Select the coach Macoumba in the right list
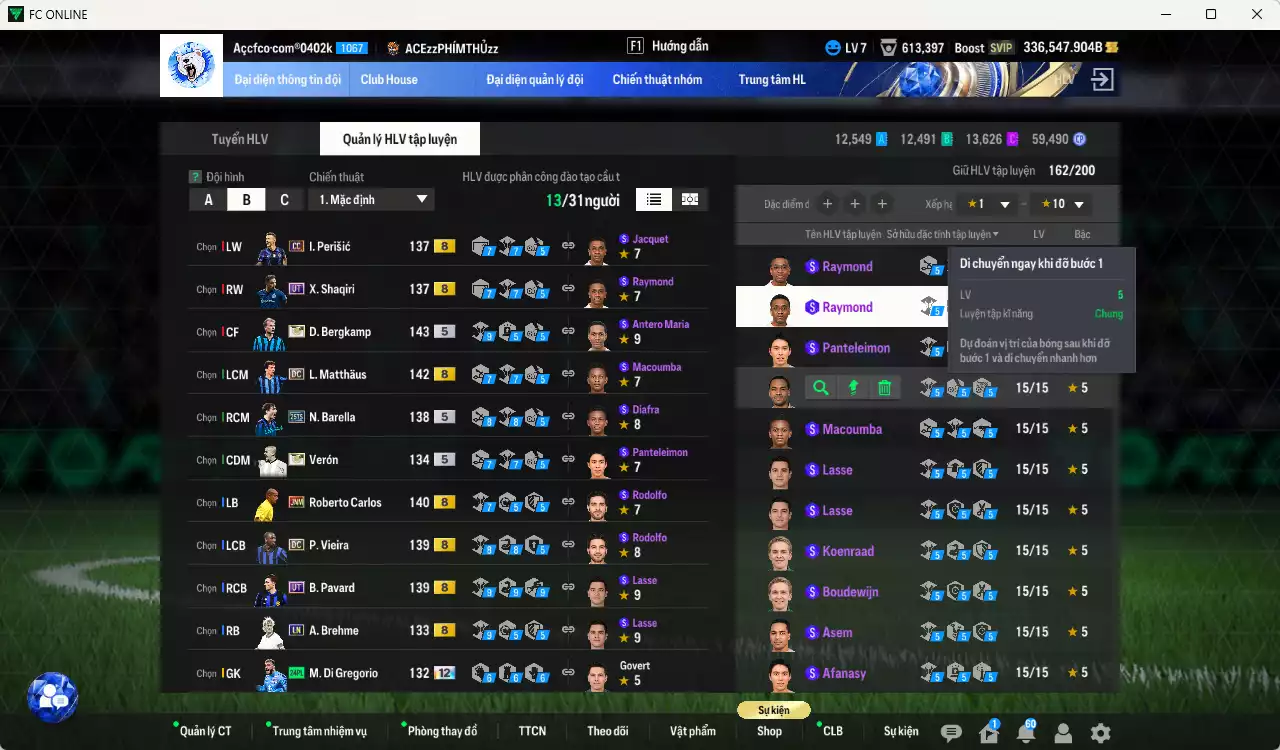Image resolution: width=1280 pixels, height=750 pixels. 852,428
